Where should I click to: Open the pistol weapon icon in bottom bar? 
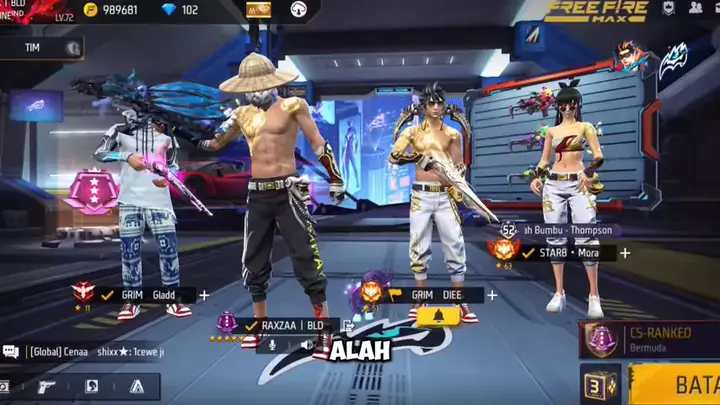[48, 386]
